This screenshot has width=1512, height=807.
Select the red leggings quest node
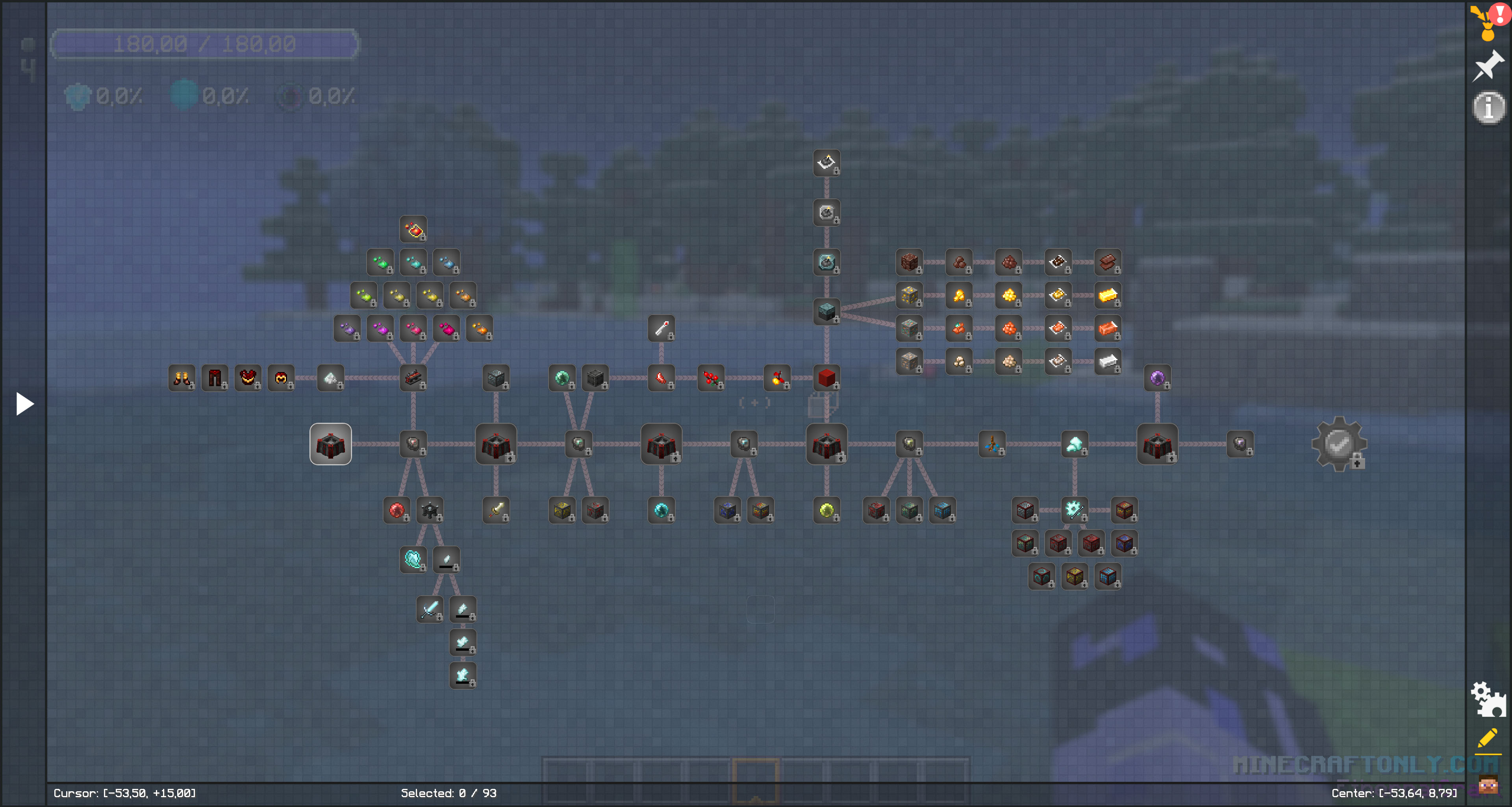[215, 378]
